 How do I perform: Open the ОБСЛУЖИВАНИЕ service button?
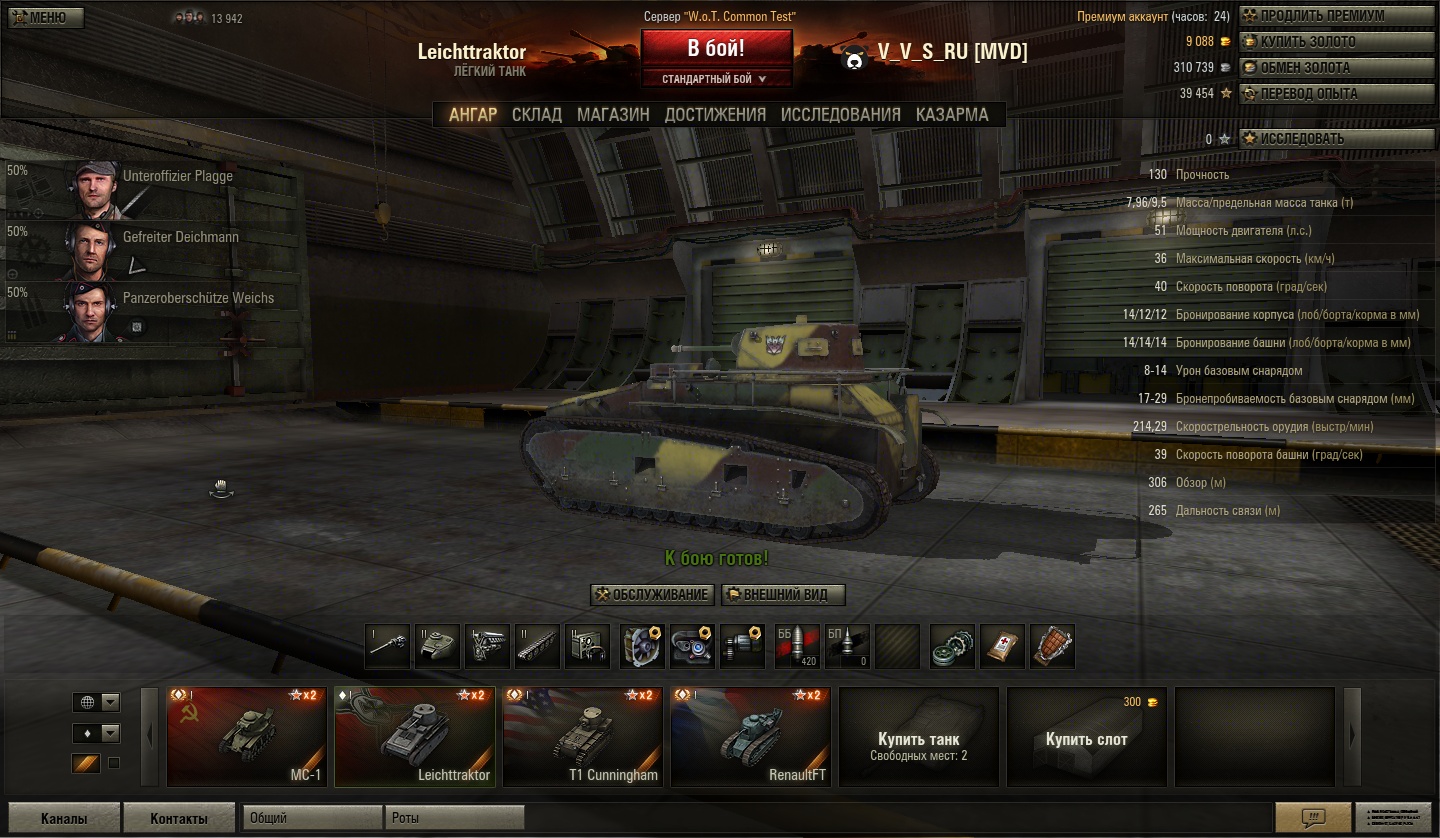coord(653,595)
